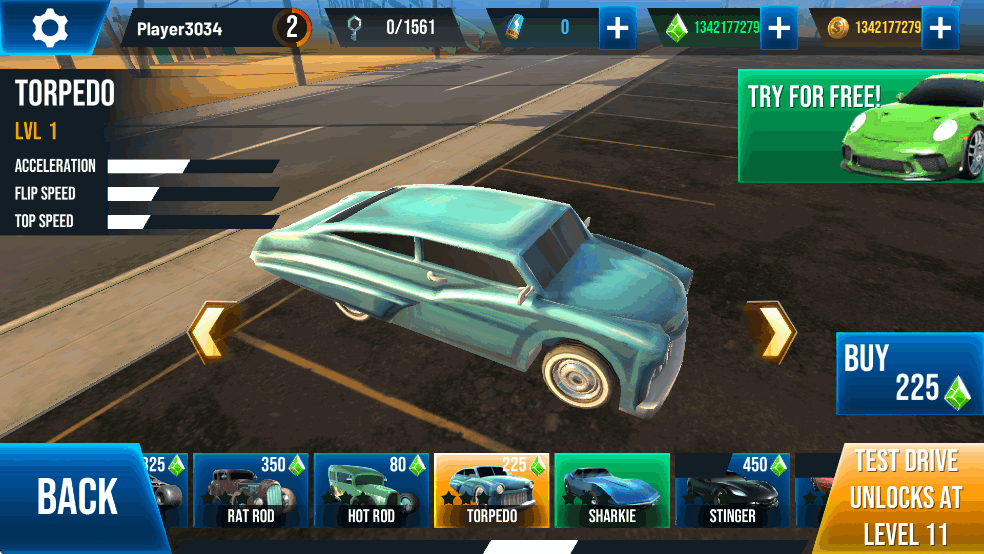Choose the Stinger car tile
Image resolution: width=984 pixels, height=554 pixels.
coord(732,490)
